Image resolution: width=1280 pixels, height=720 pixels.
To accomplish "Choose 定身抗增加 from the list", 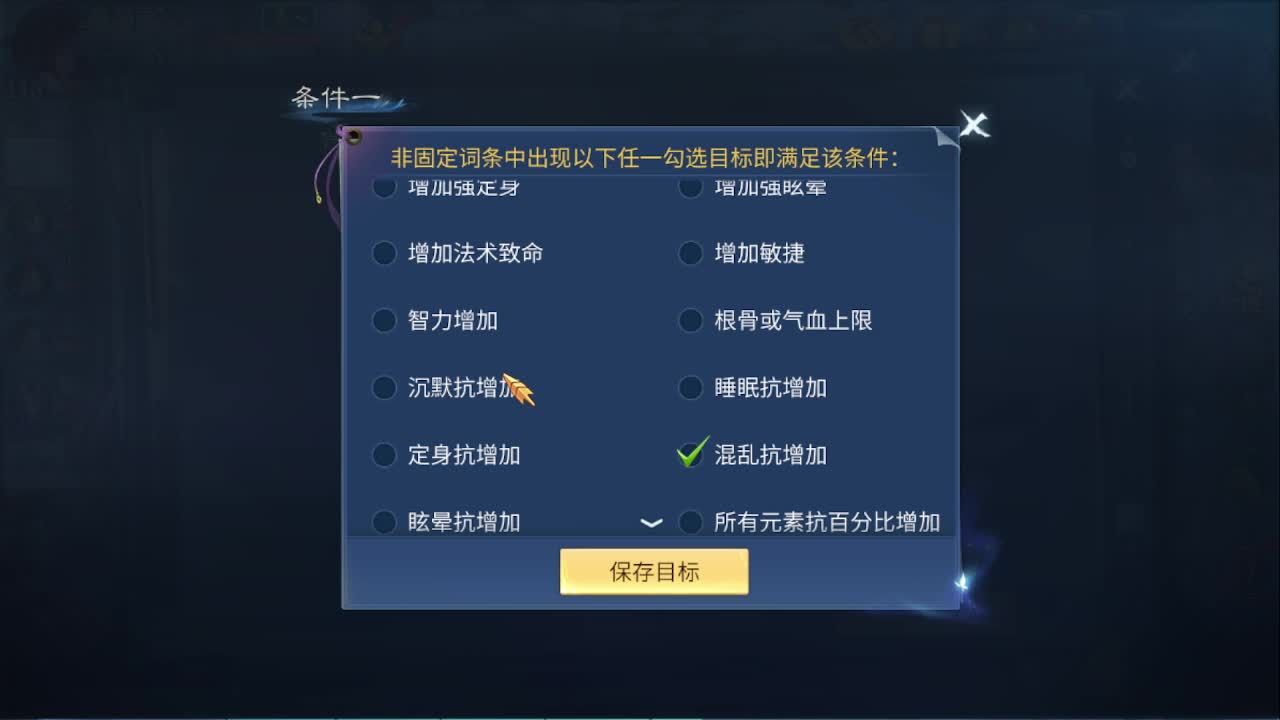I will tap(385, 455).
